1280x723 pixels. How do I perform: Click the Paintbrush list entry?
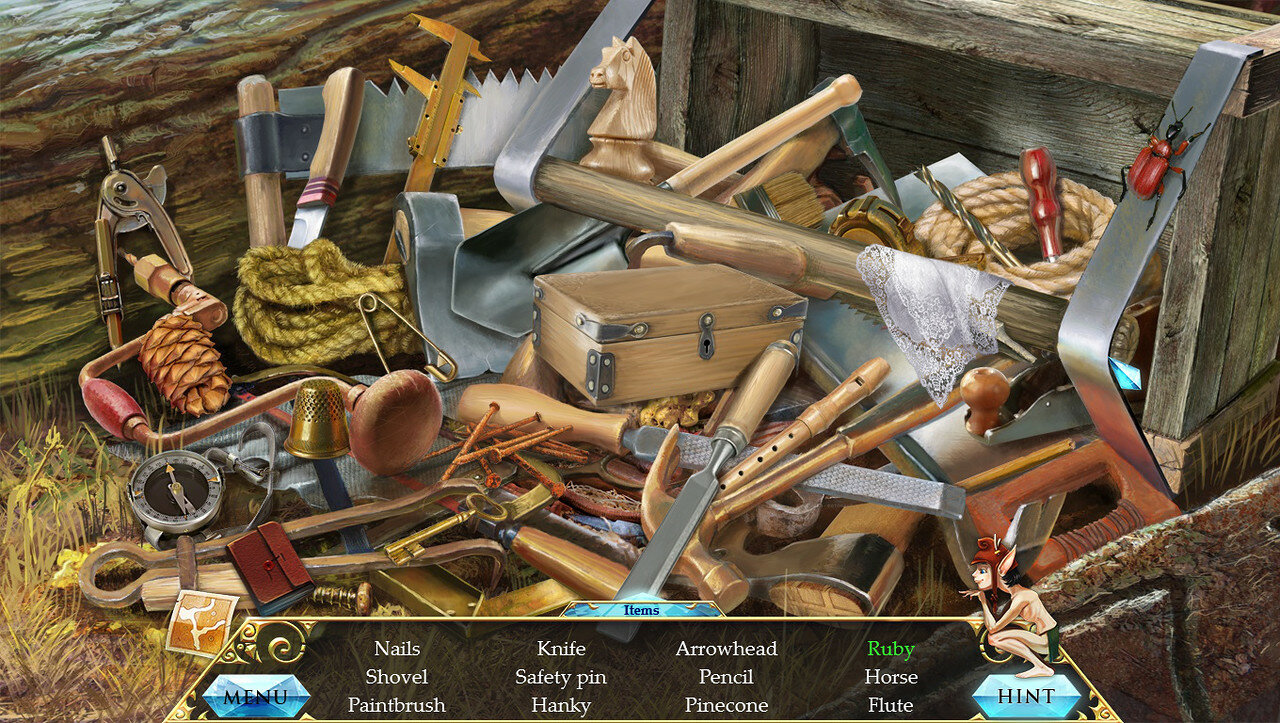pyautogui.click(x=396, y=705)
